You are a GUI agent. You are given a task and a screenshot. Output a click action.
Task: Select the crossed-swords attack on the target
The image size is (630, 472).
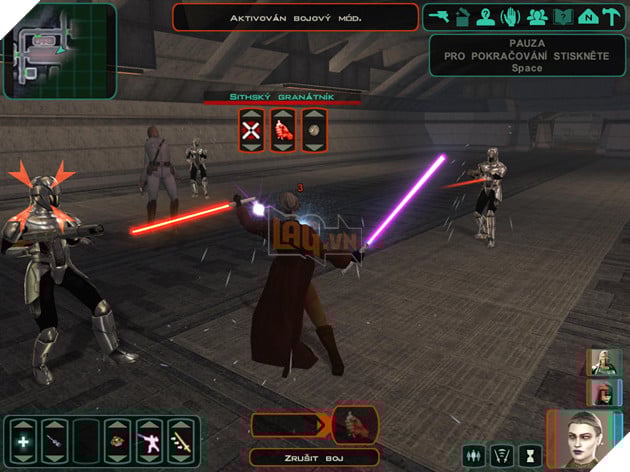point(252,130)
